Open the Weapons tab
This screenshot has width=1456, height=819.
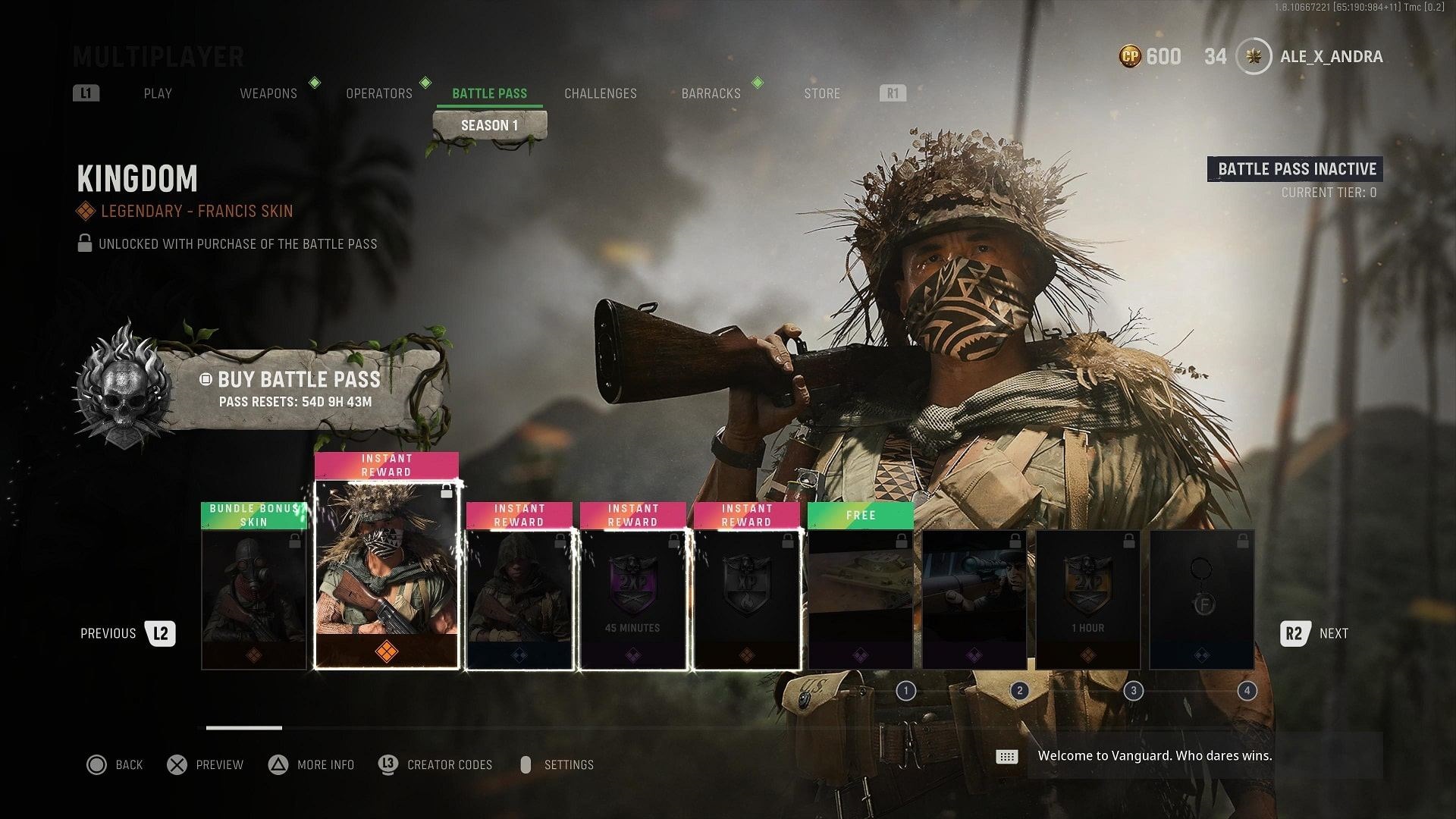pos(268,93)
